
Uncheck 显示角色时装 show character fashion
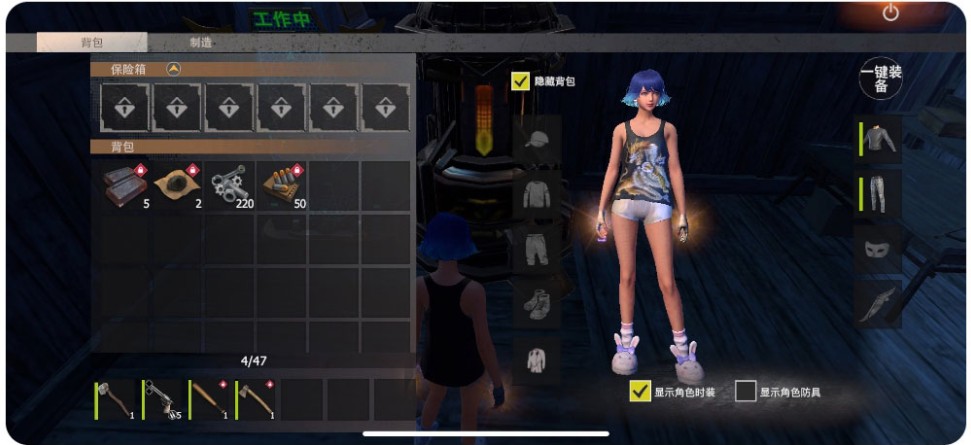coord(640,392)
